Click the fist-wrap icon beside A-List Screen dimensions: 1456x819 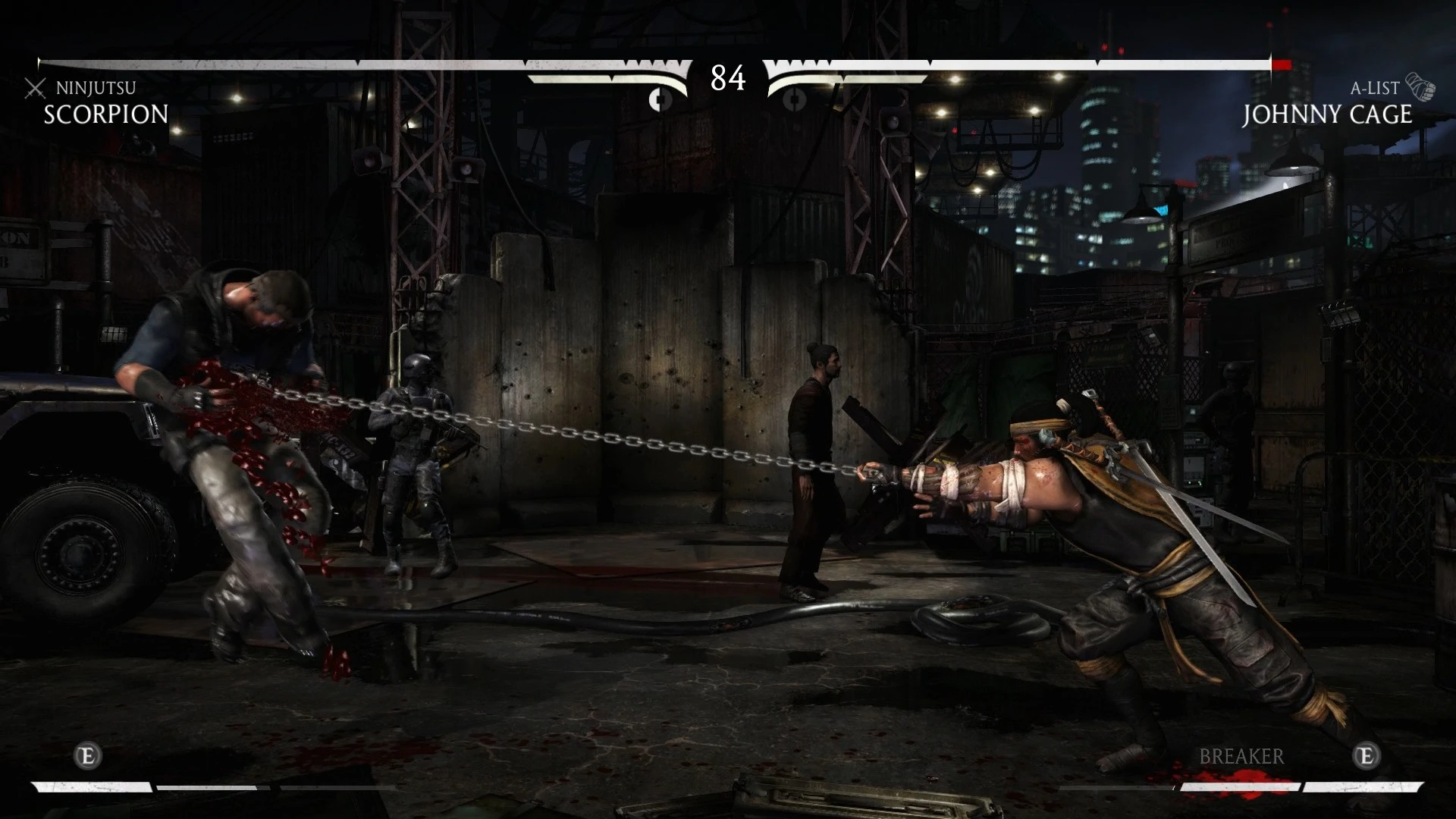[1419, 87]
